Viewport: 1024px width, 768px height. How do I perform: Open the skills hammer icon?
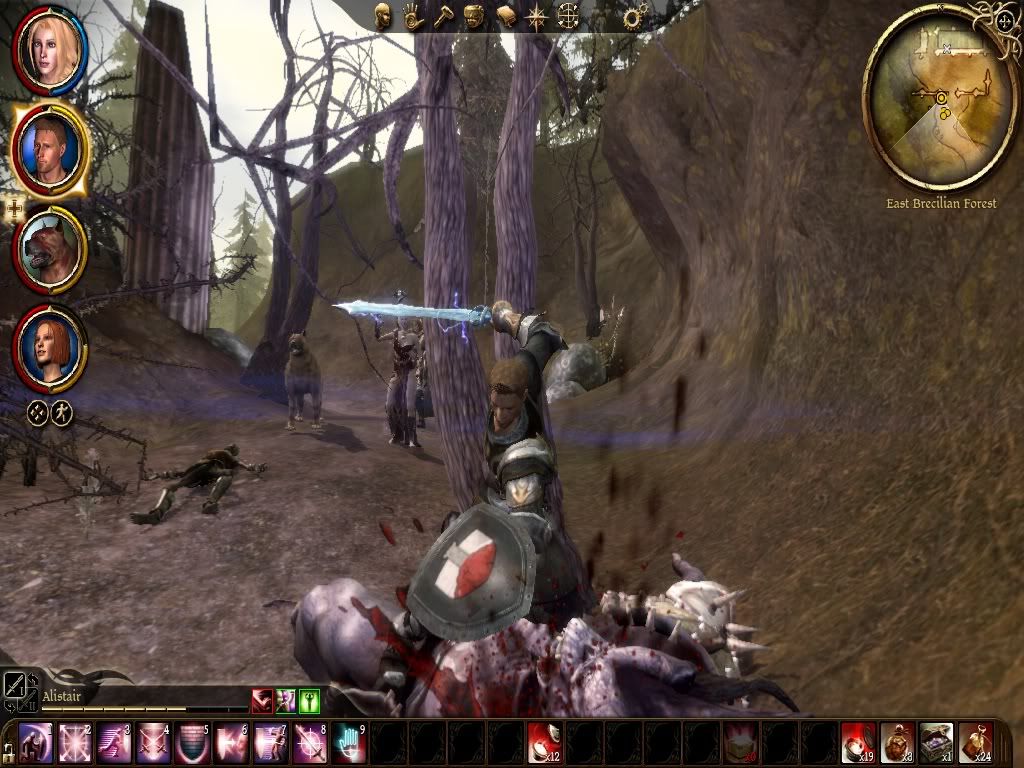point(443,17)
